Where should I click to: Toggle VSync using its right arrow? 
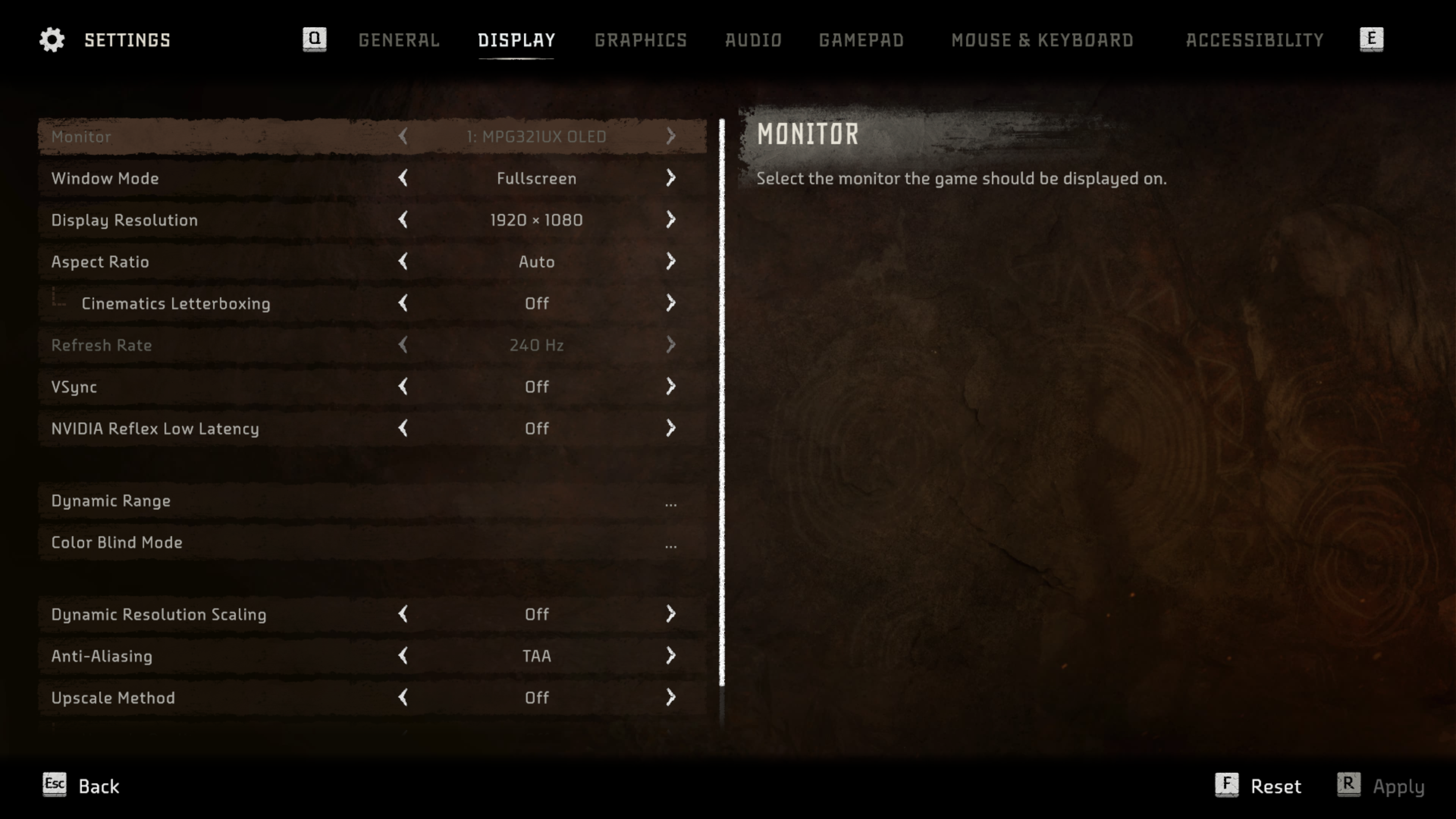670,387
